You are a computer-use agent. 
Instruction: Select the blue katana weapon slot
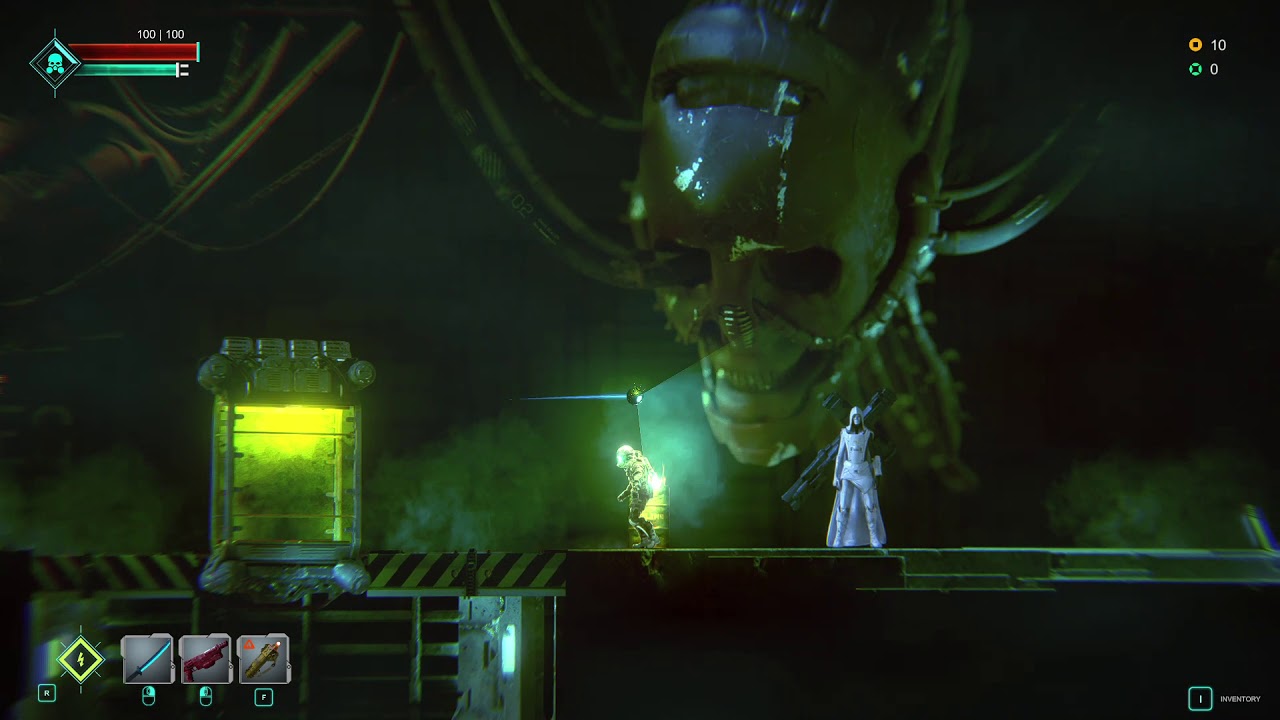[148, 659]
